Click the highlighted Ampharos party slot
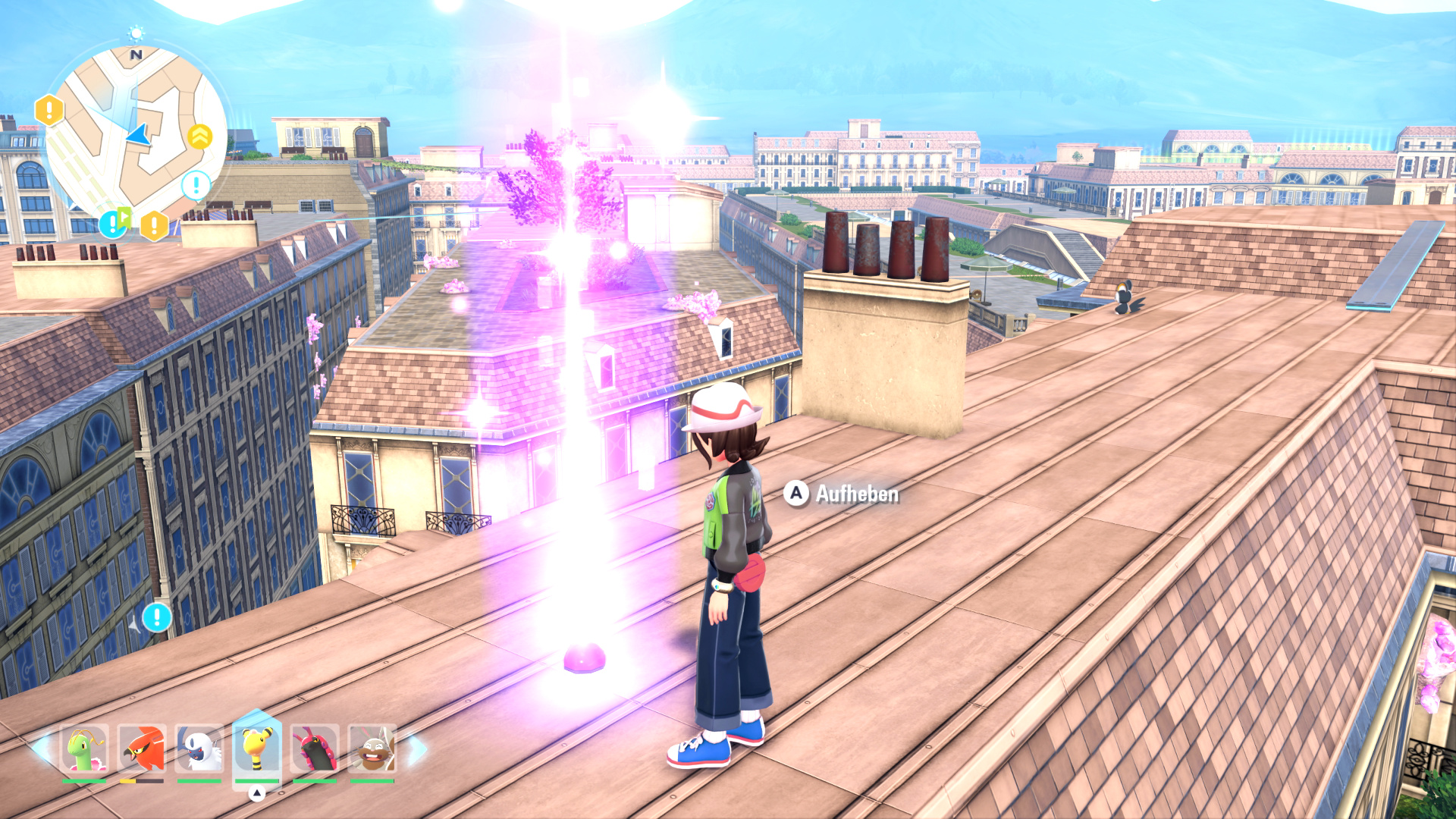1456x819 pixels. coord(256,748)
